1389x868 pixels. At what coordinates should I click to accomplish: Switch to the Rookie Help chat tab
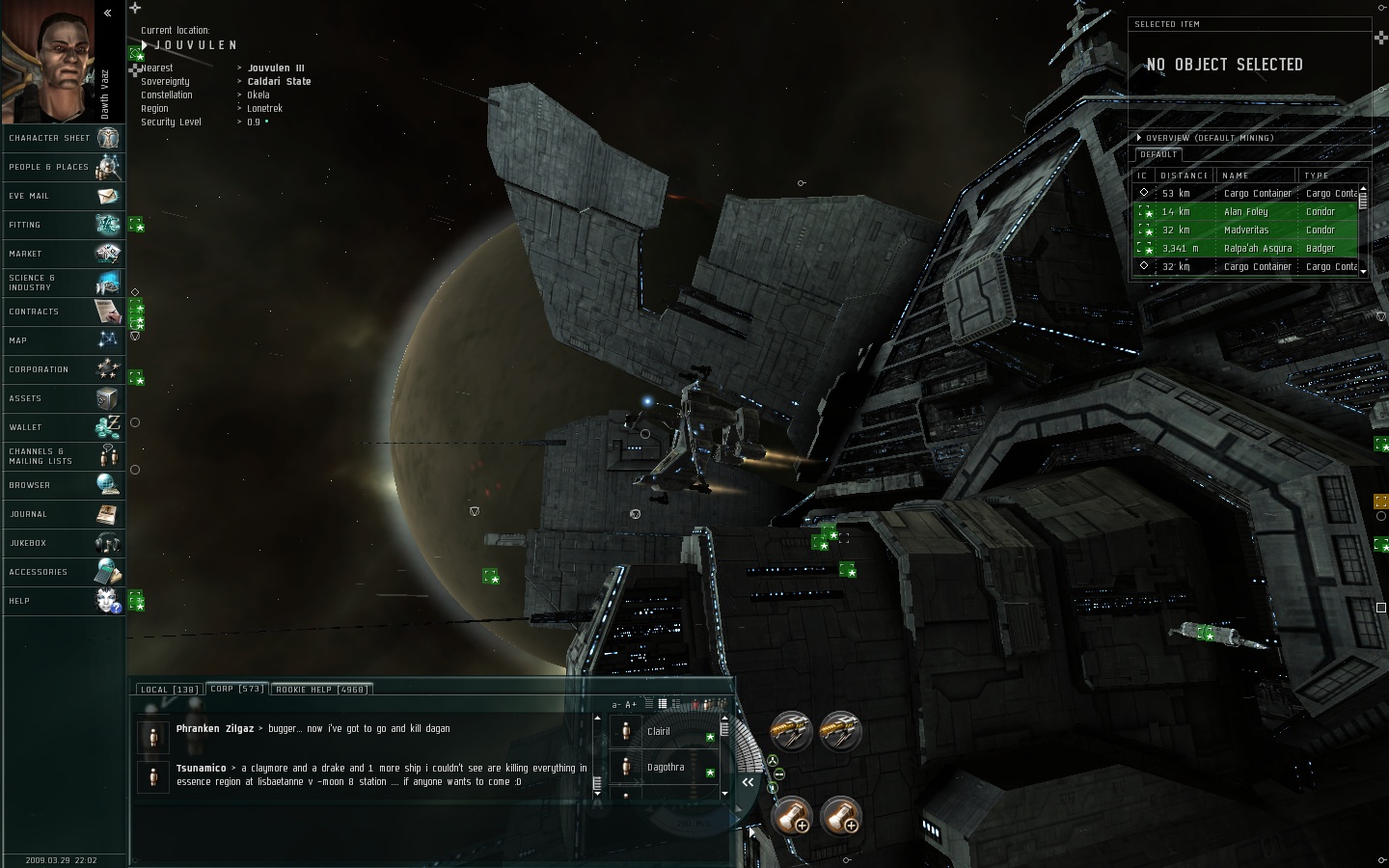point(320,690)
